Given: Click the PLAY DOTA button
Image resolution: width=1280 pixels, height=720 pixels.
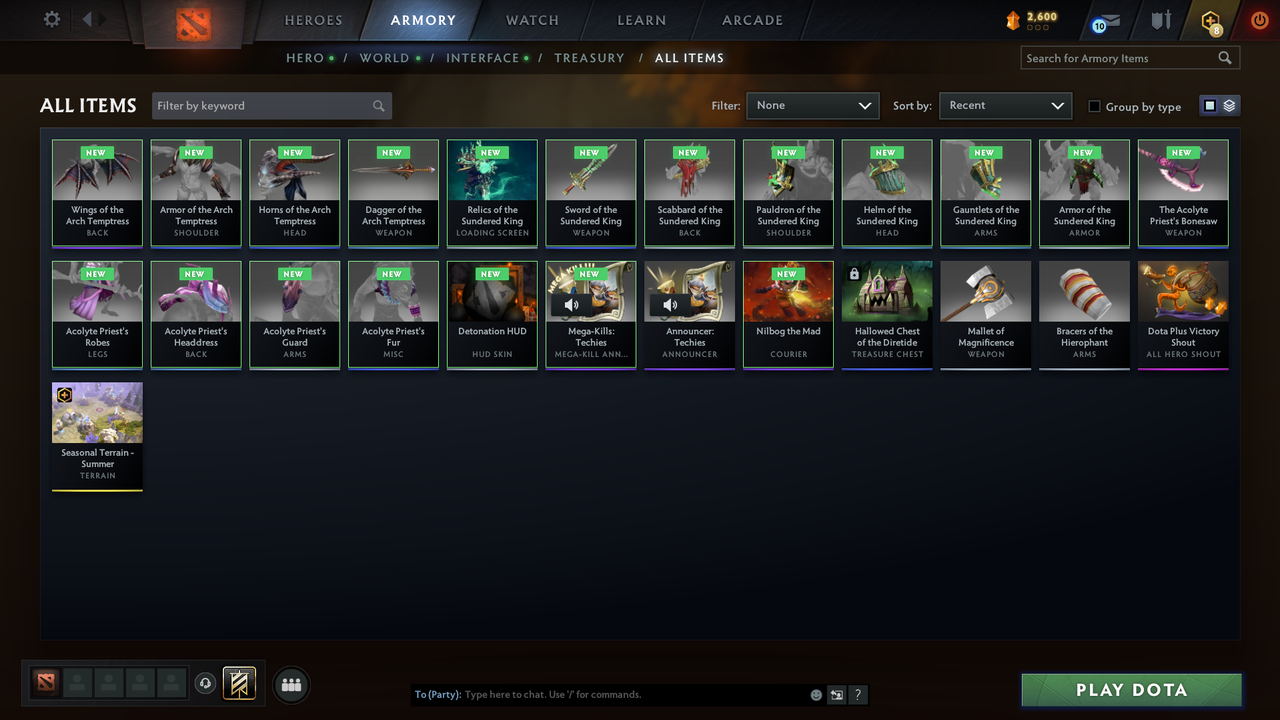Looking at the screenshot, I should 1131,689.
